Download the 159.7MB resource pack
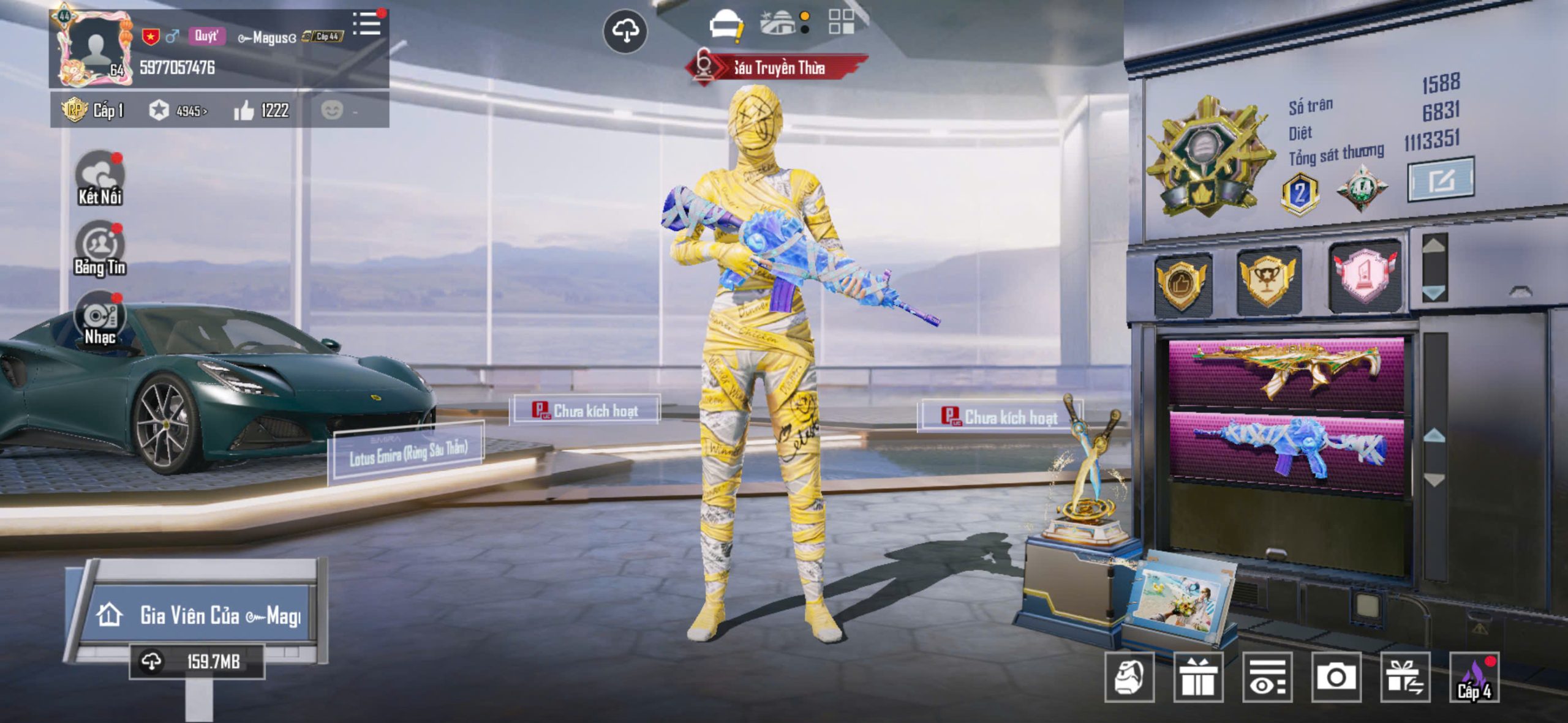This screenshot has width=1568, height=723. [196, 661]
